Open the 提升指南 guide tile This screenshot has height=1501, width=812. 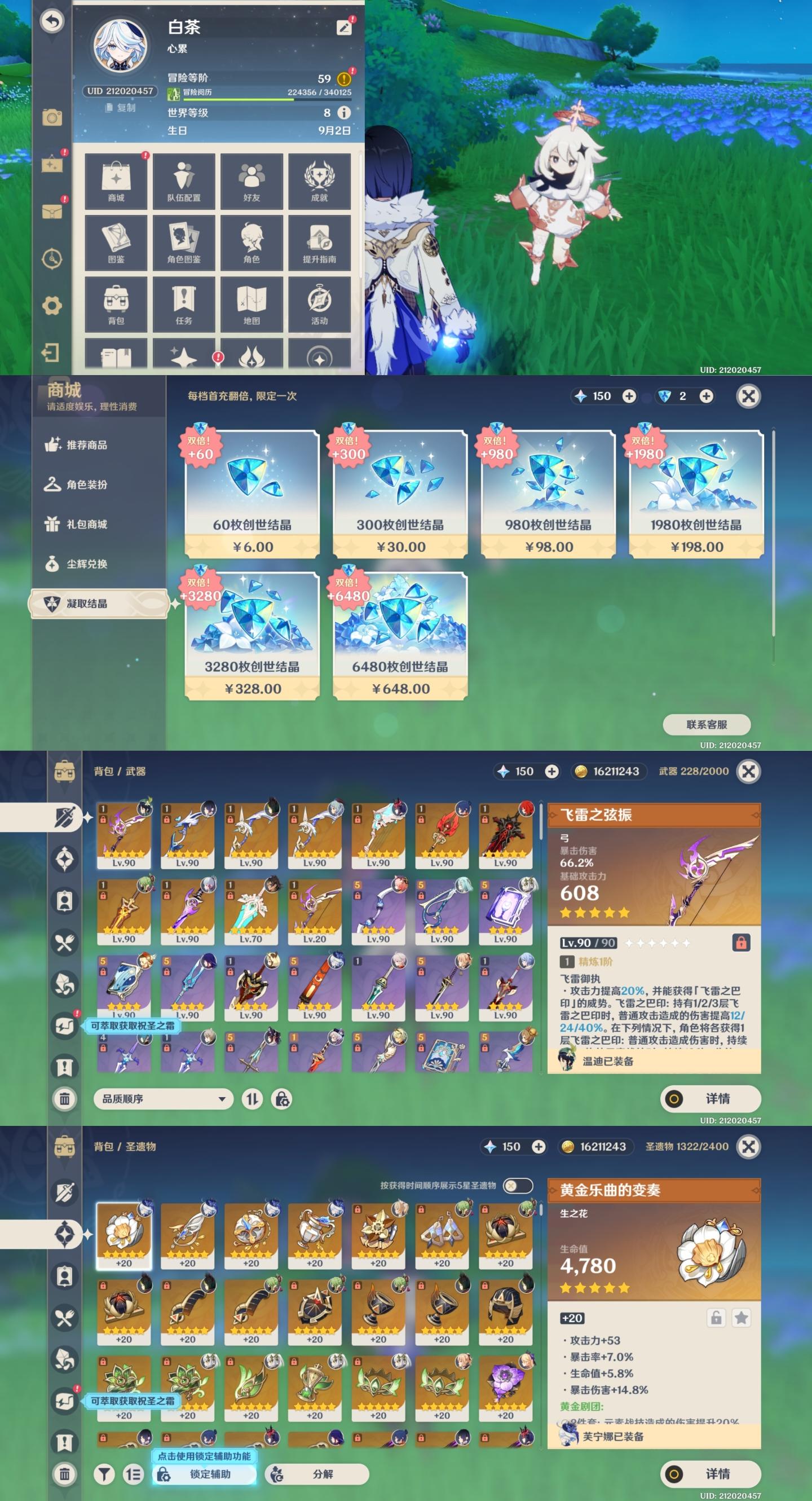coord(319,243)
